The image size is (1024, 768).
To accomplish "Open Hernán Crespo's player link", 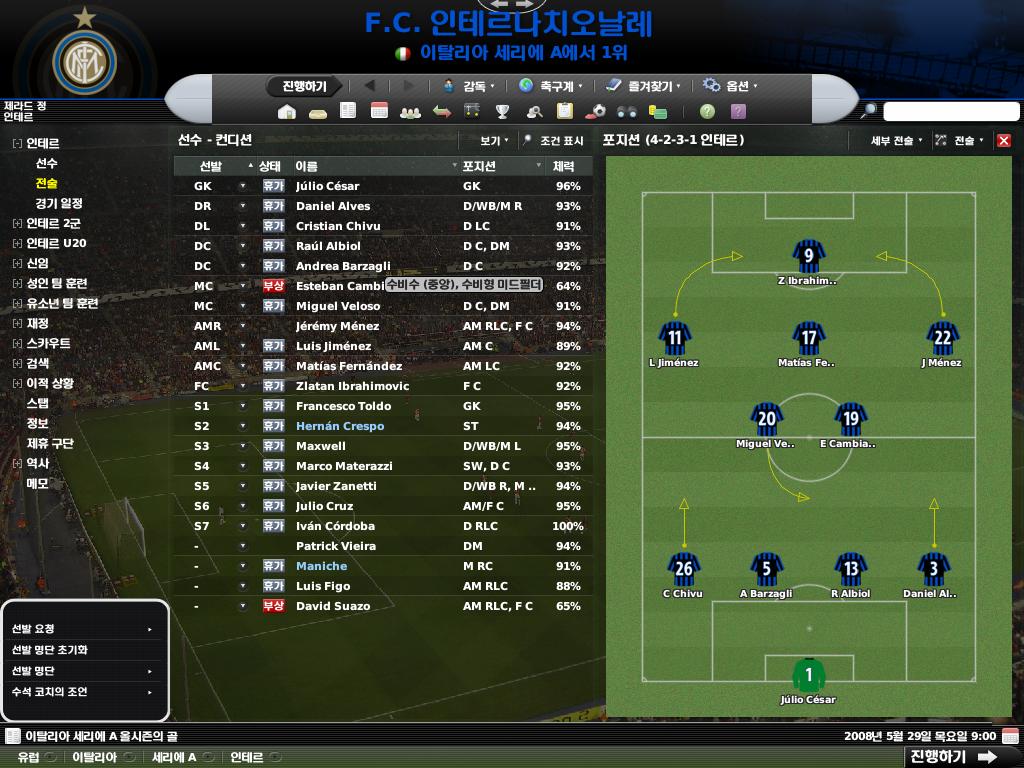I will (339, 426).
